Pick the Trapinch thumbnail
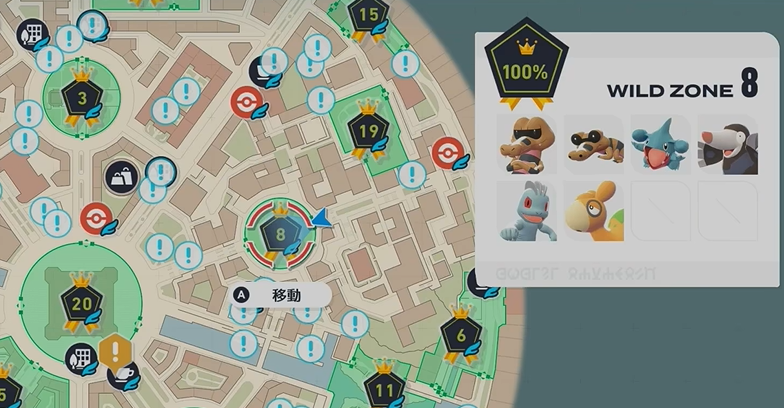This screenshot has width=784, height=408. coord(593,211)
